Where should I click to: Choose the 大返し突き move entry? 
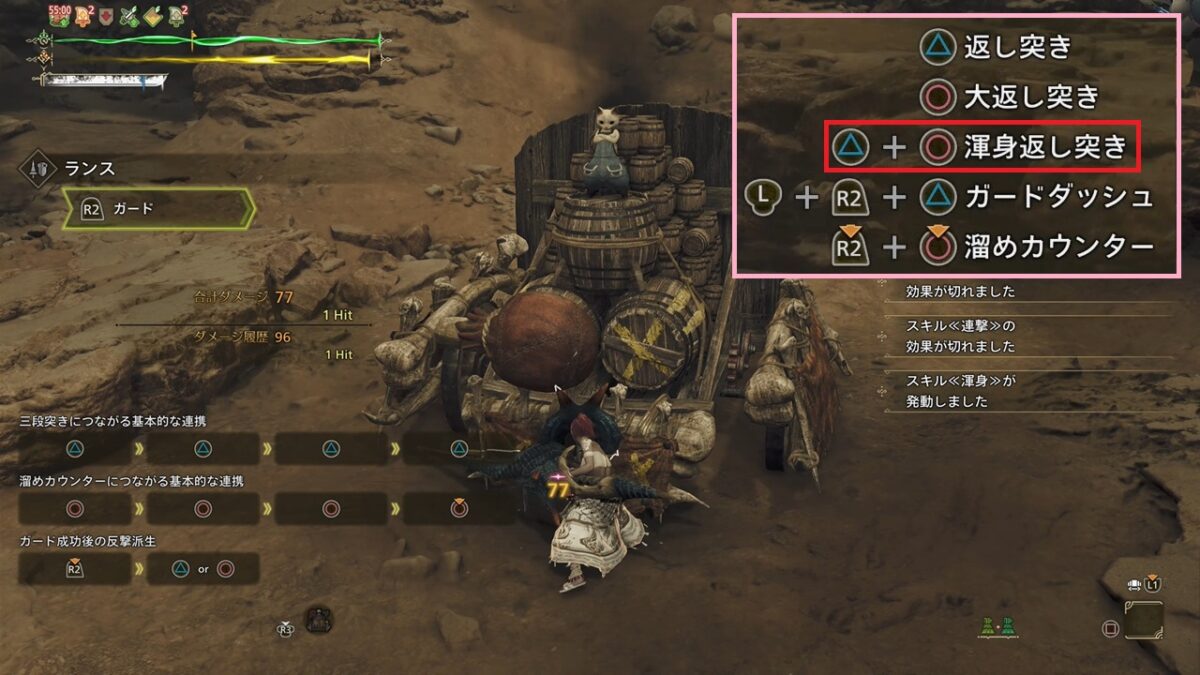click(x=1030, y=96)
